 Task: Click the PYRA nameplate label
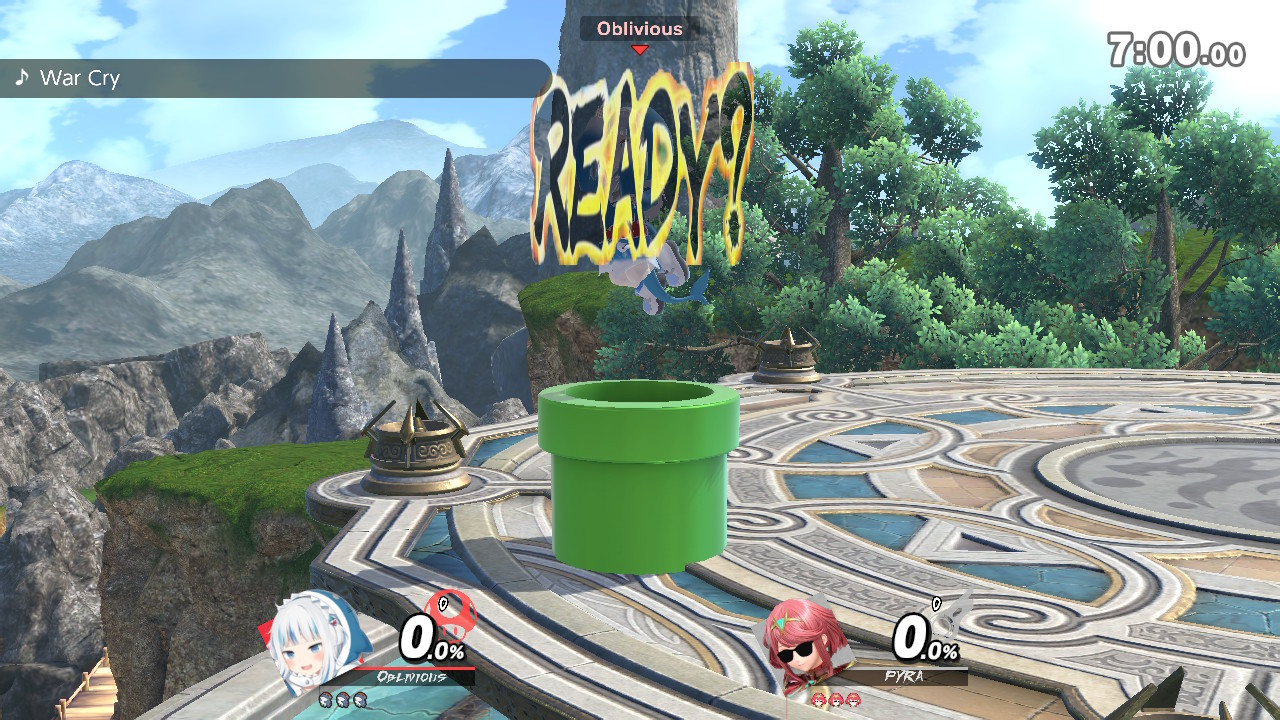tap(905, 676)
